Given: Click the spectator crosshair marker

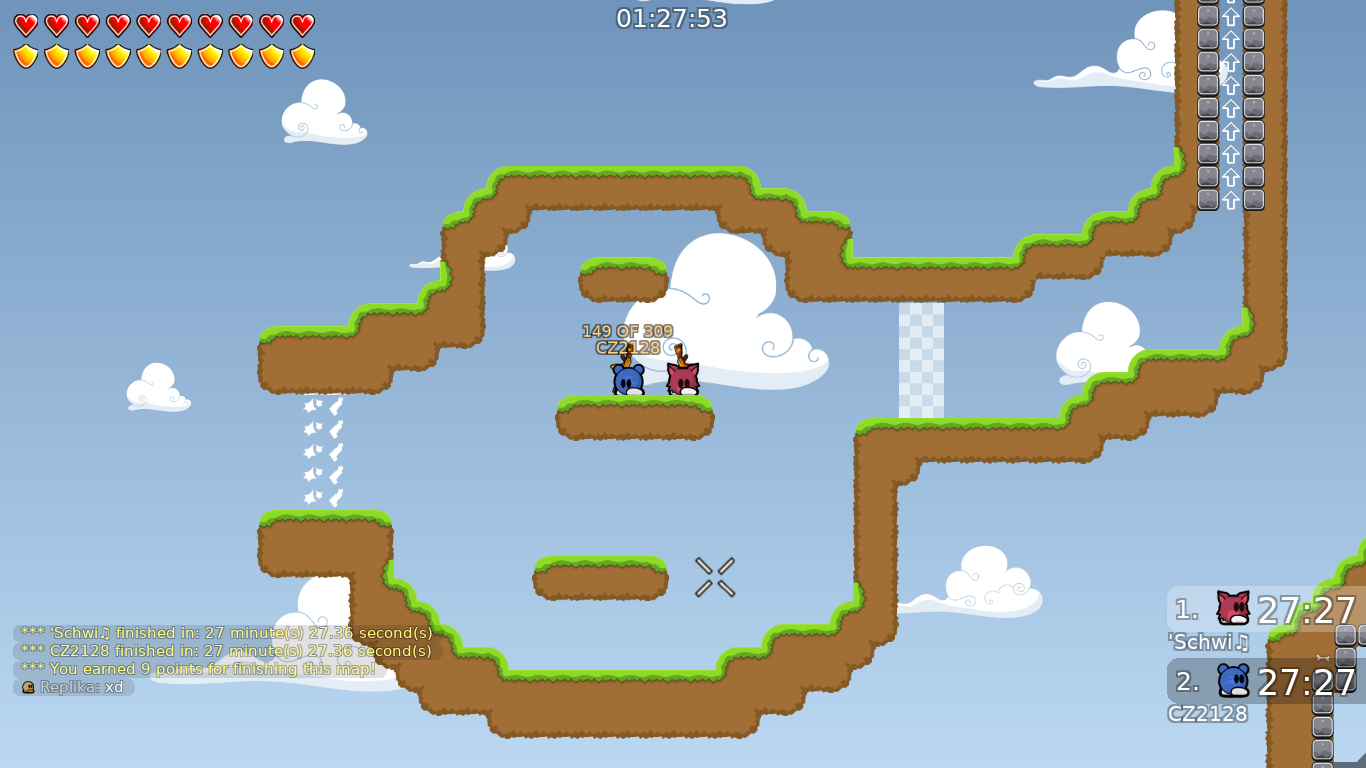Looking at the screenshot, I should pos(714,578).
